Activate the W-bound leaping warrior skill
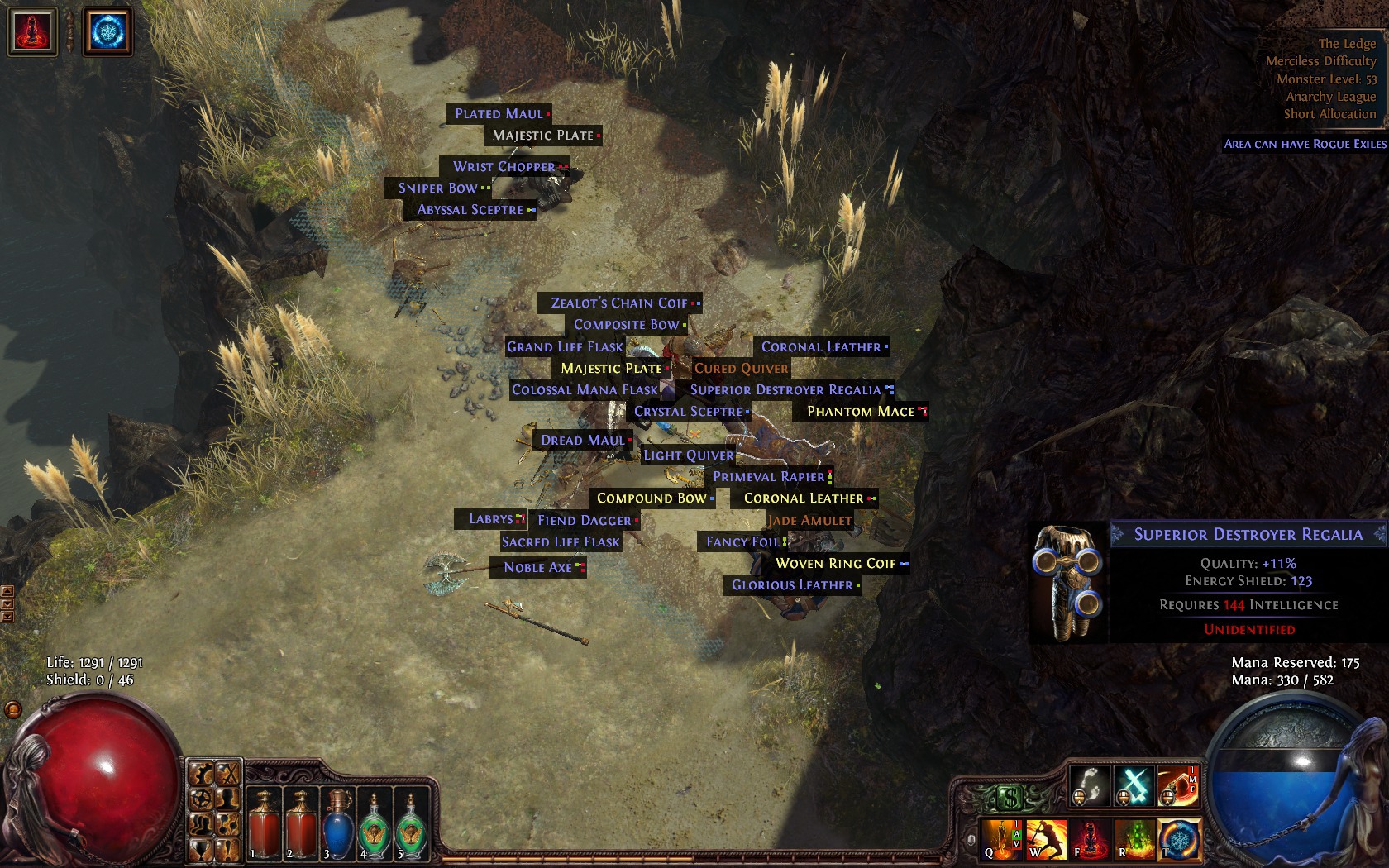The width and height of the screenshot is (1389, 868). (x=1047, y=838)
